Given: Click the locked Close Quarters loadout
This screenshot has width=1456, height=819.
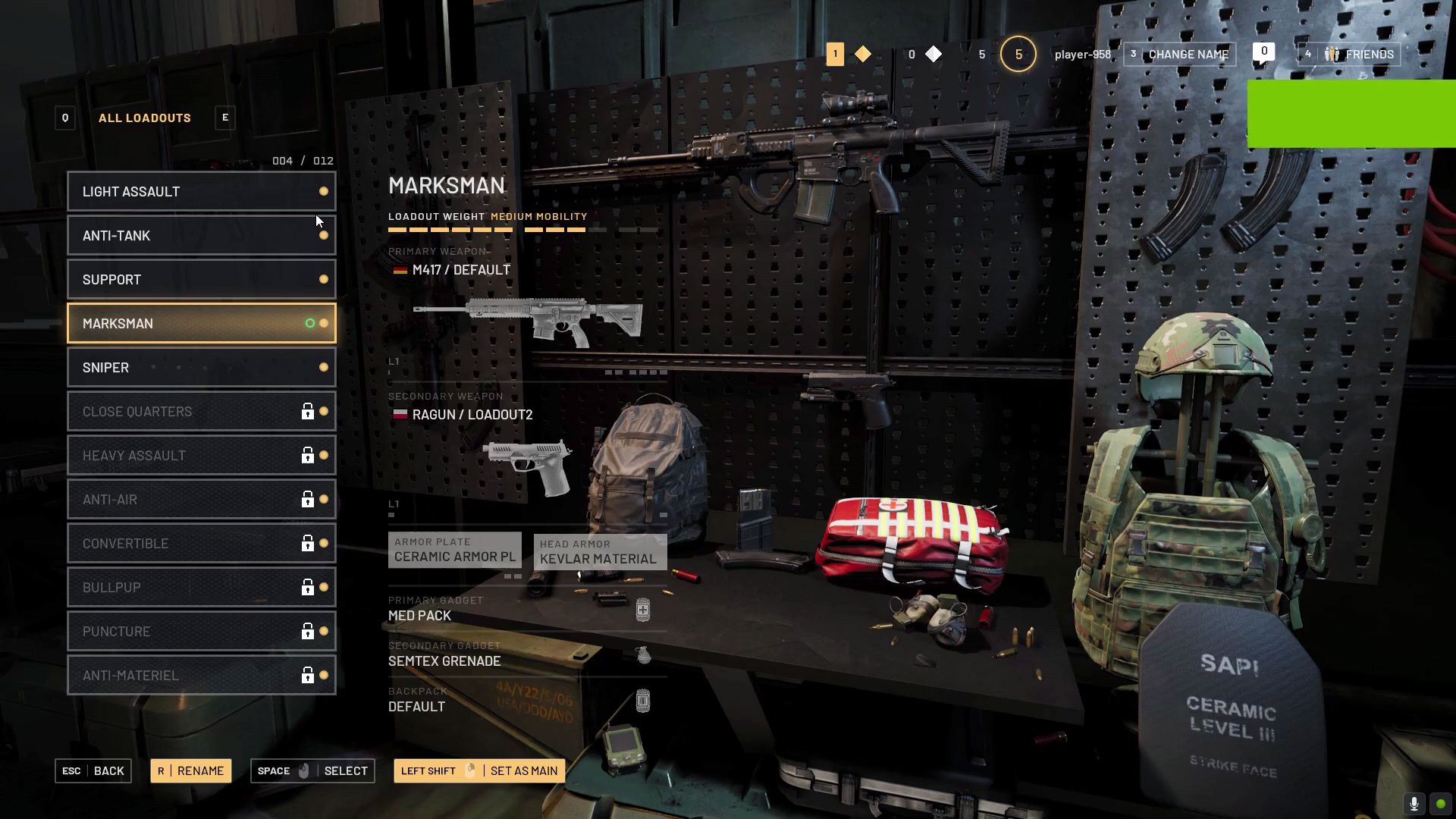Looking at the screenshot, I should point(201,412).
